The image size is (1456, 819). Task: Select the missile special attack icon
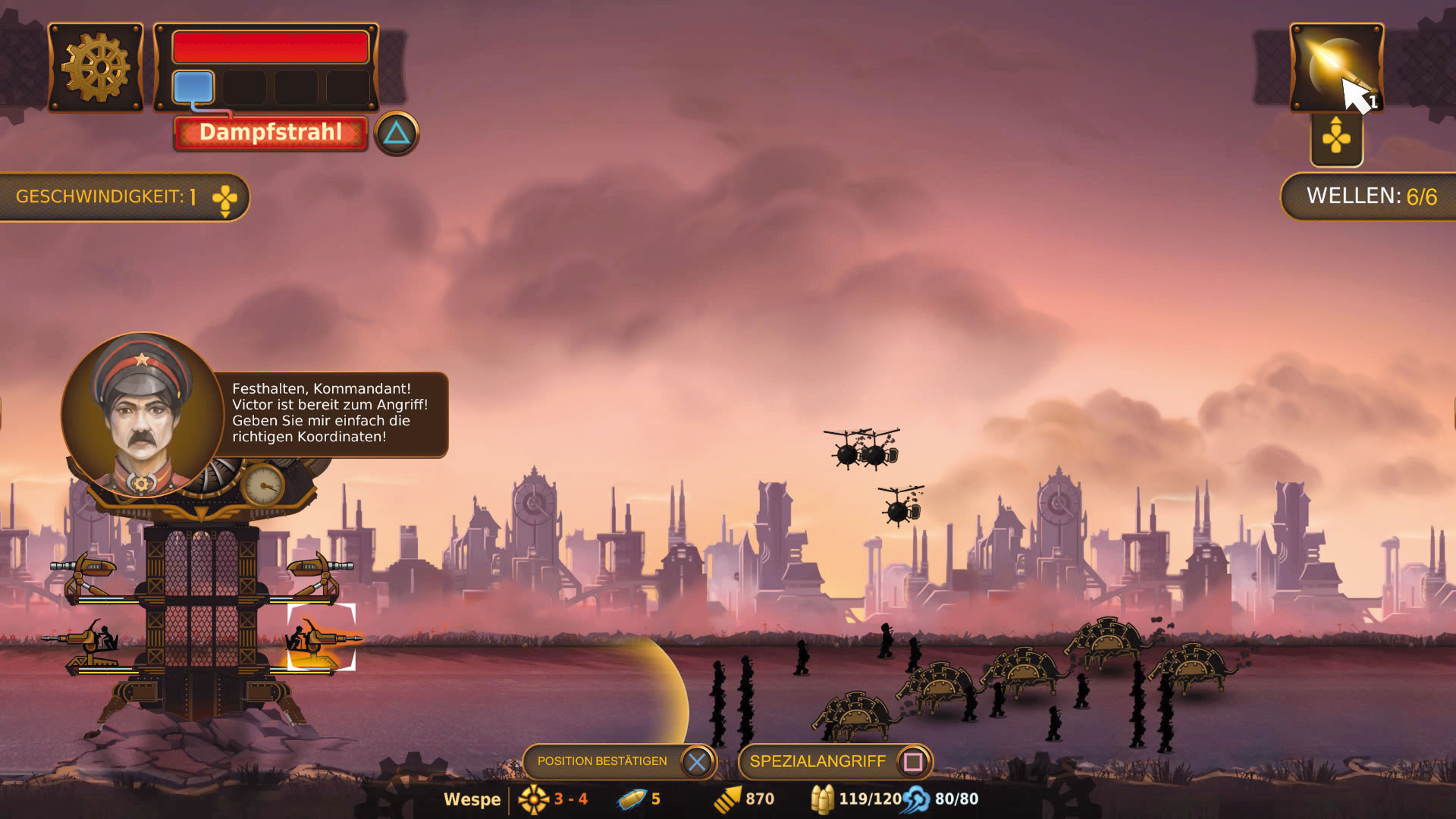tap(1335, 68)
